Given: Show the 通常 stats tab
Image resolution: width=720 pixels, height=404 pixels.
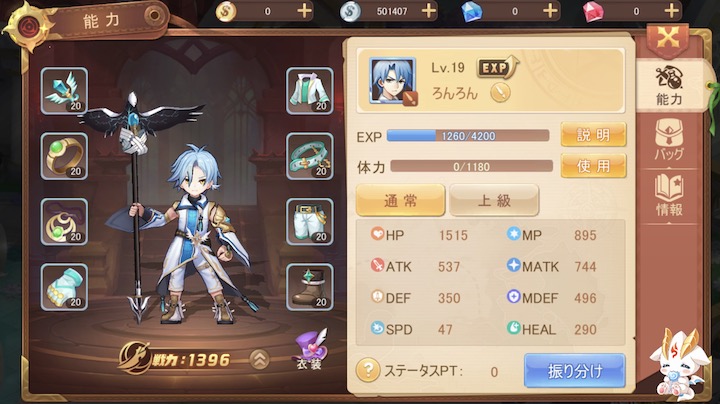Looking at the screenshot, I should coord(400,200).
